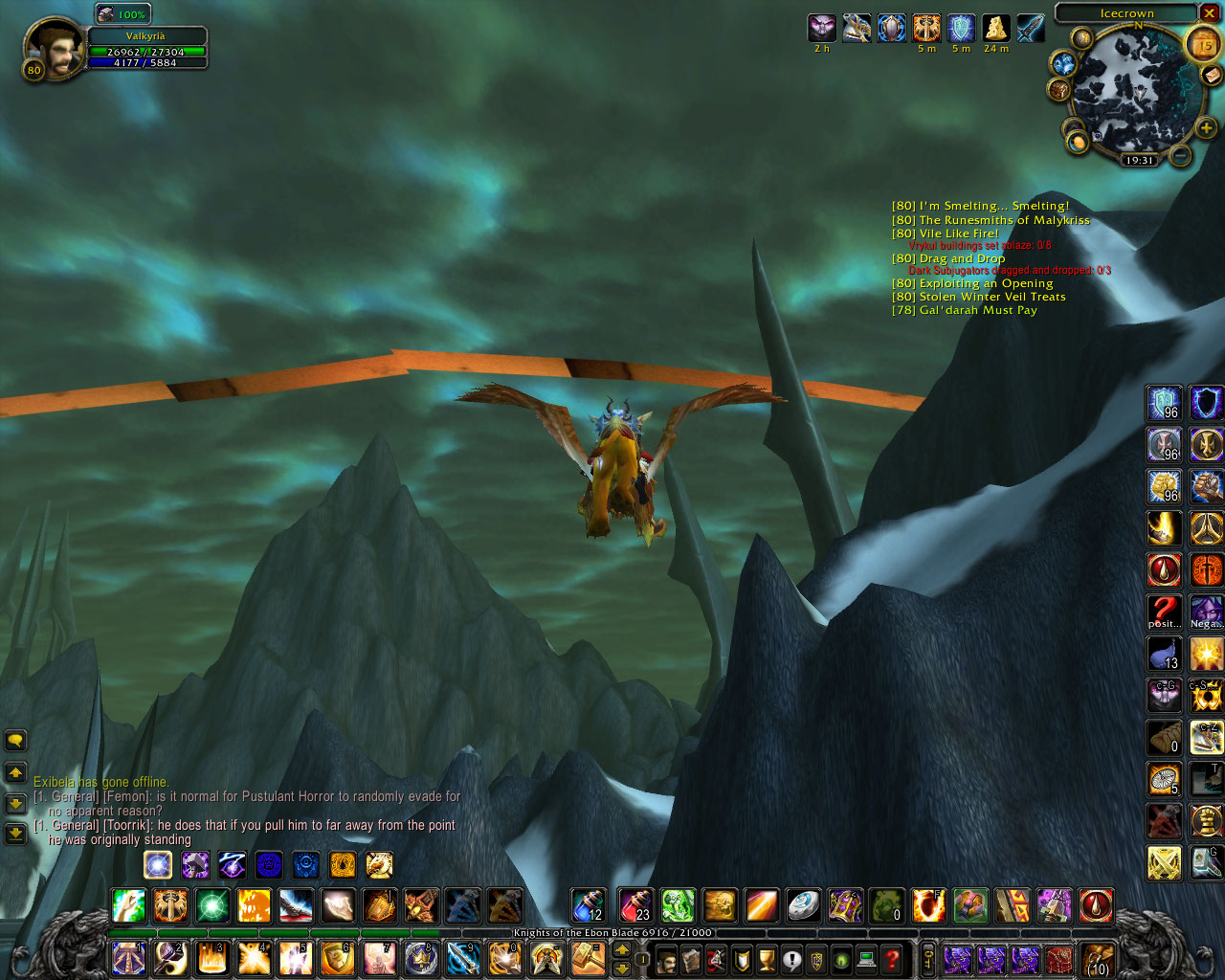Use the blue mana potion with count 12
The width and height of the screenshot is (1225, 980).
tap(588, 904)
